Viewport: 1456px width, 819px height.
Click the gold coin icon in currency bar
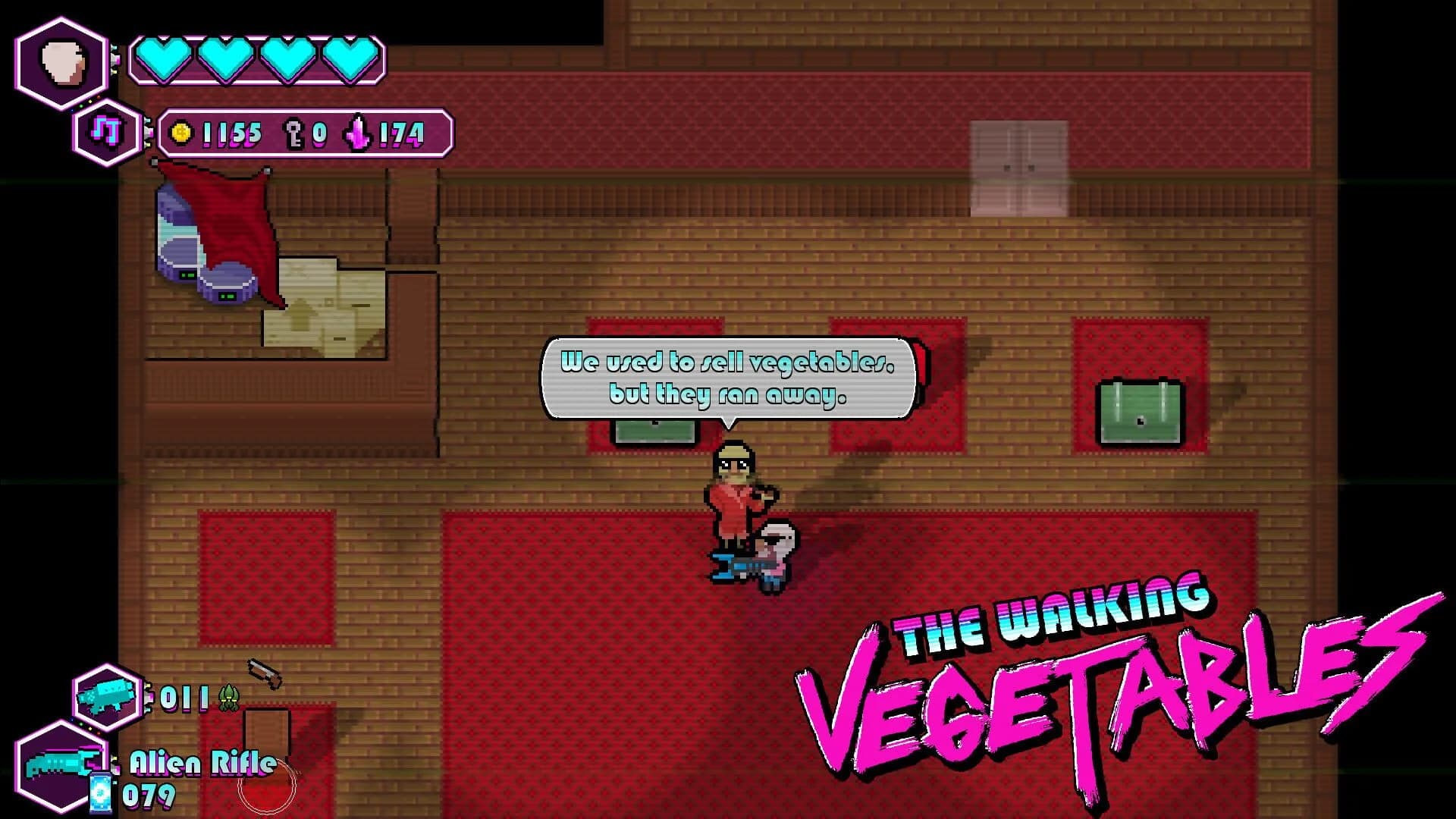point(180,133)
